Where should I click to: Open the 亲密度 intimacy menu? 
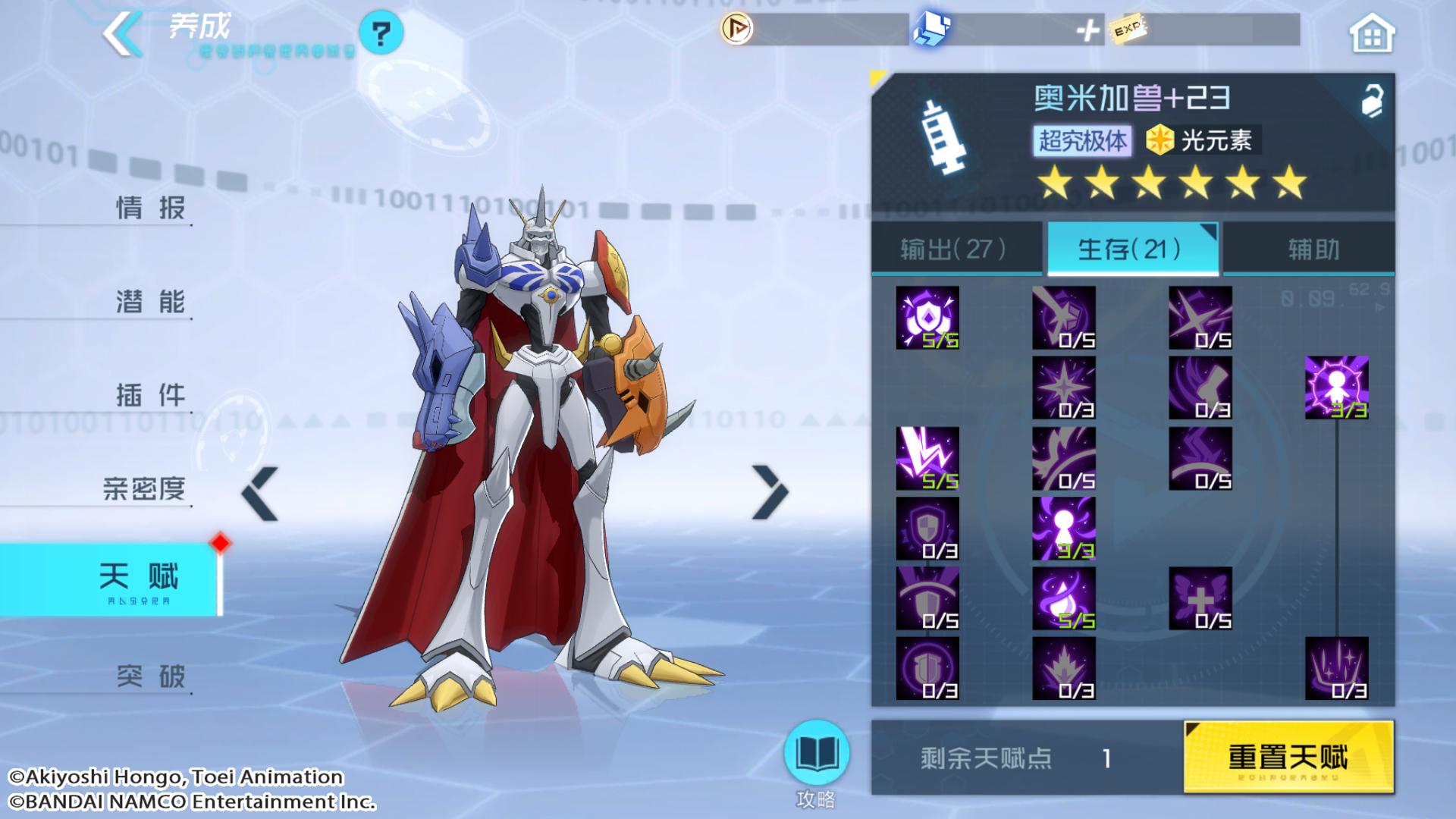[x=144, y=488]
